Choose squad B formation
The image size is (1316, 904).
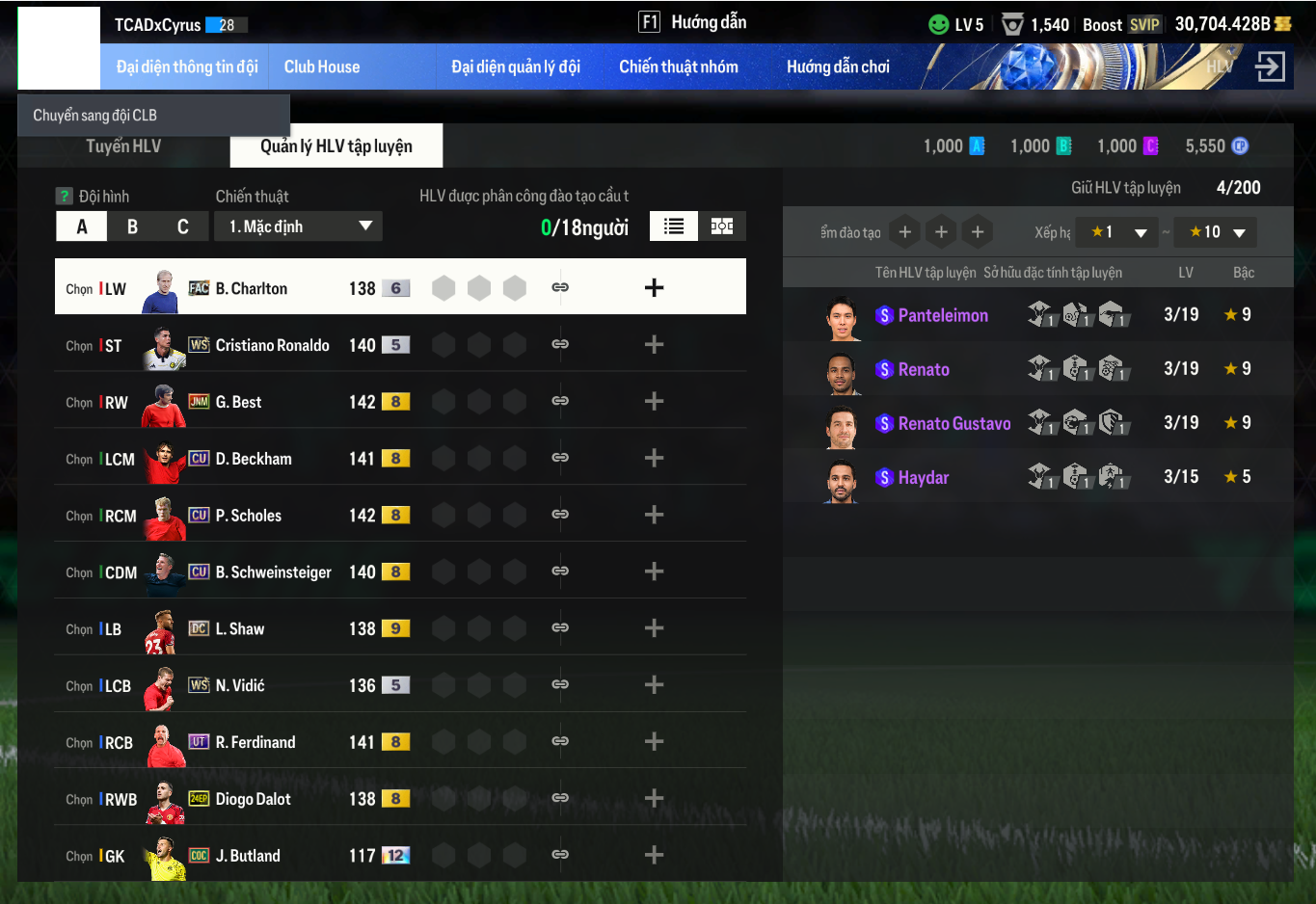(132, 226)
